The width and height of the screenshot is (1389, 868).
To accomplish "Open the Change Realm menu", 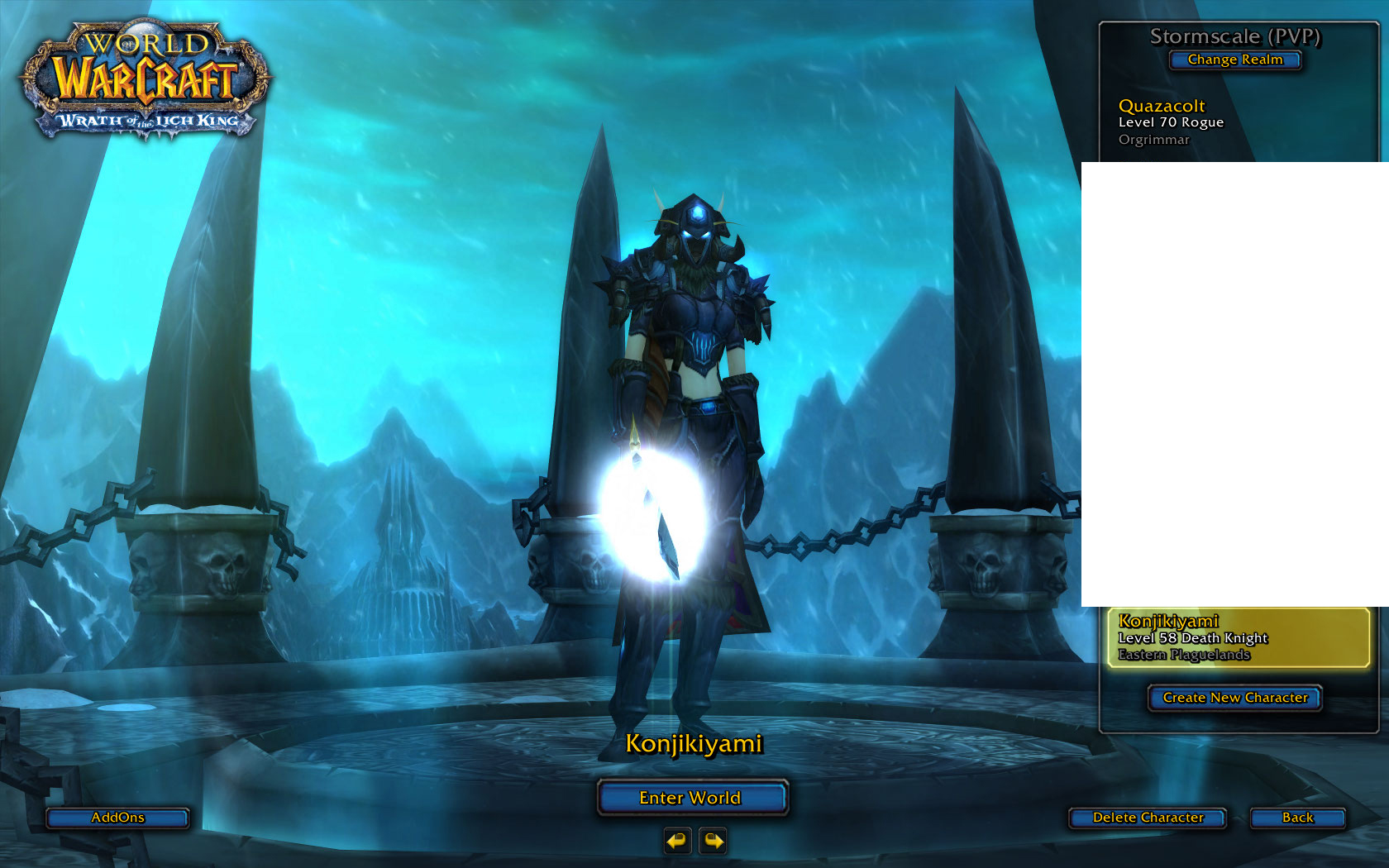I will pos(1235,60).
